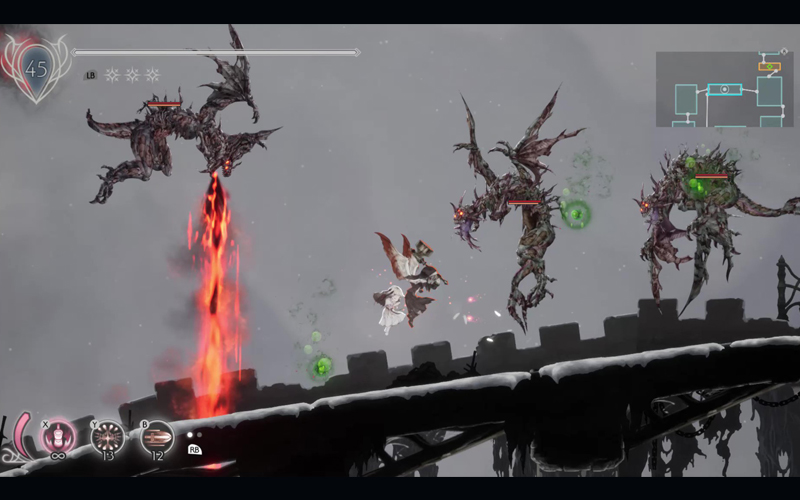Image resolution: width=800 pixels, height=500 pixels.
Task: Trigger the bullet projectile spirit skill
Action: click(x=157, y=437)
